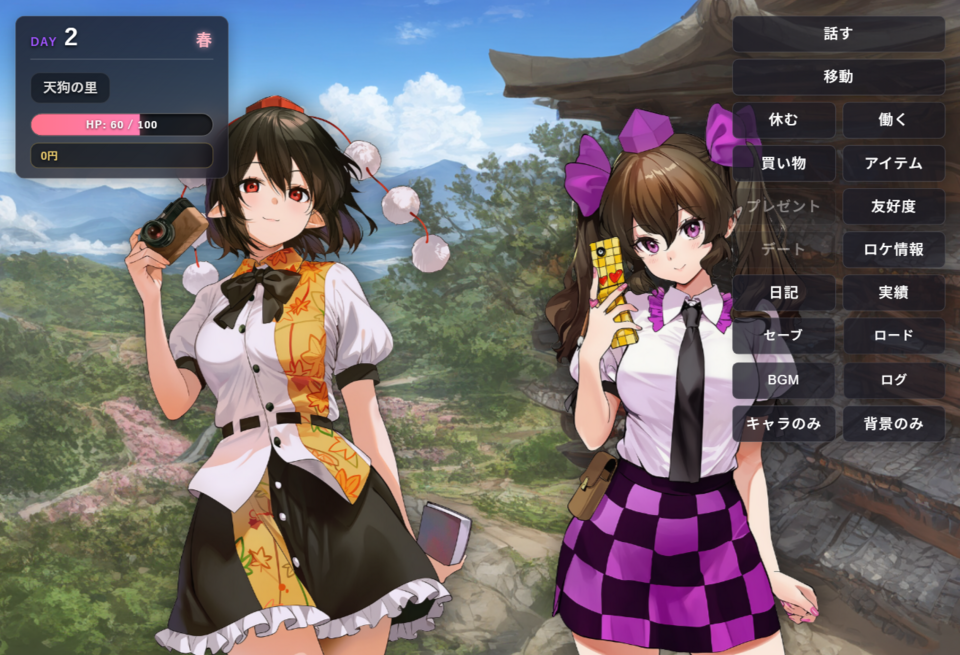The image size is (960, 655).
Task: Toggle 背景のみ background-only view
Action: point(893,423)
